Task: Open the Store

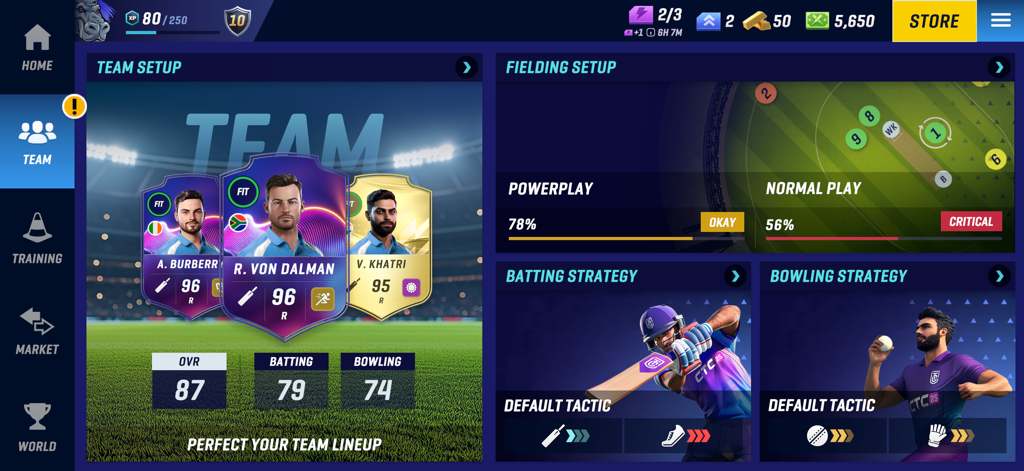Action: tap(934, 21)
